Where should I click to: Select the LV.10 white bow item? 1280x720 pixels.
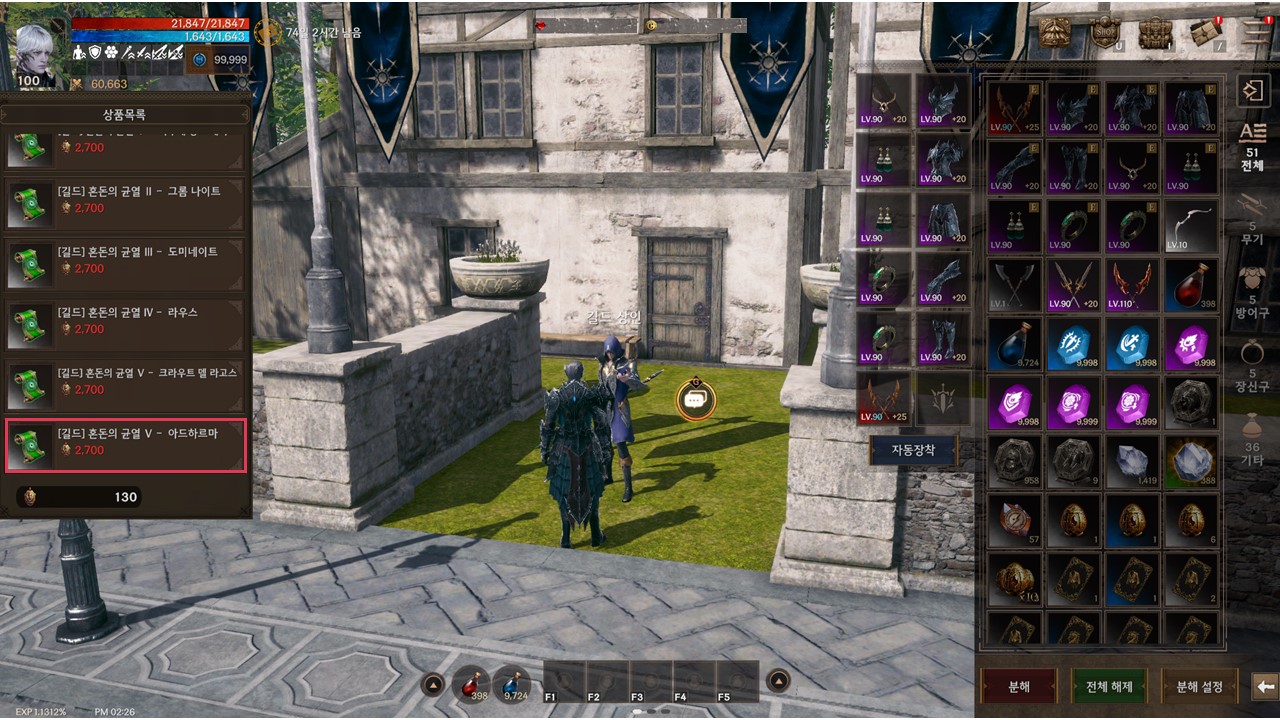1191,226
